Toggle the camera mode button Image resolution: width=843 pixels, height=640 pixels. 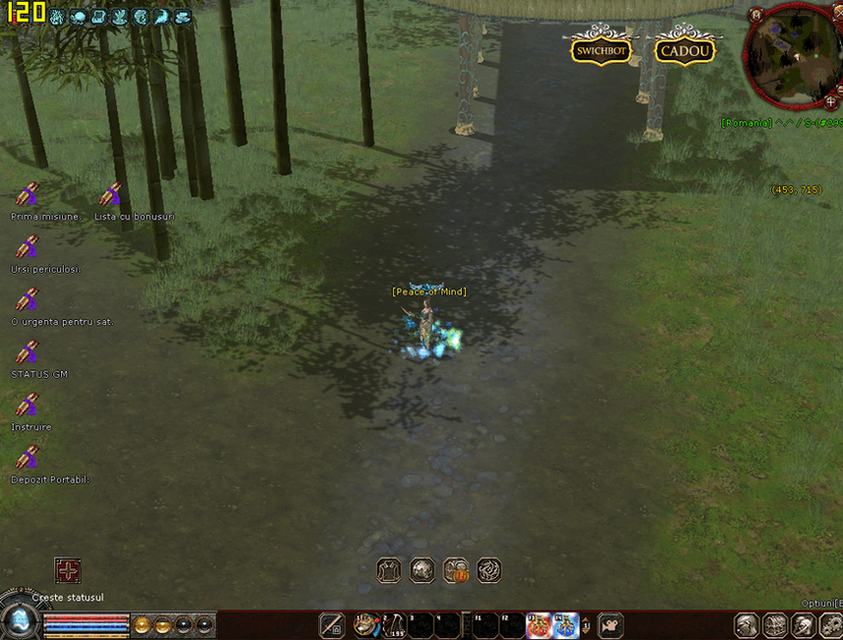(x=611, y=626)
